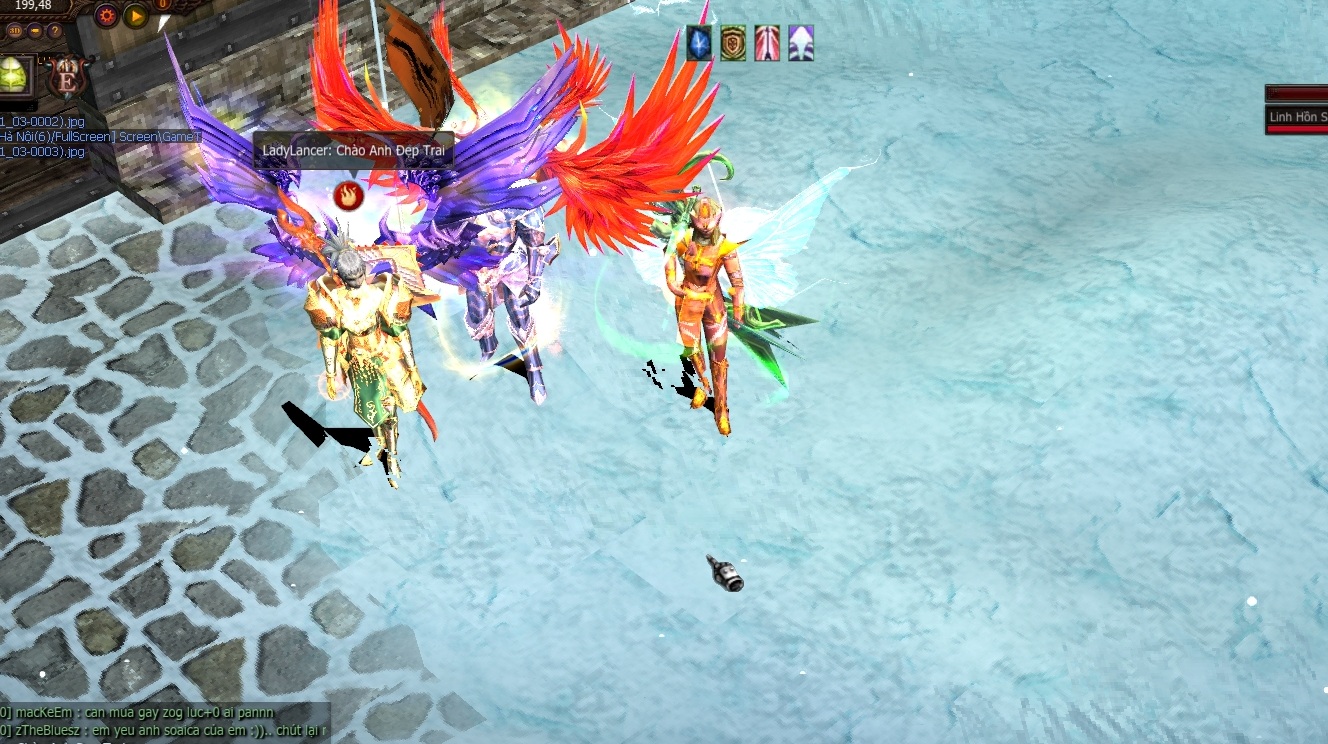Open help with the question mark button
Image resolution: width=1328 pixels, height=744 pixels.
[x=55, y=31]
